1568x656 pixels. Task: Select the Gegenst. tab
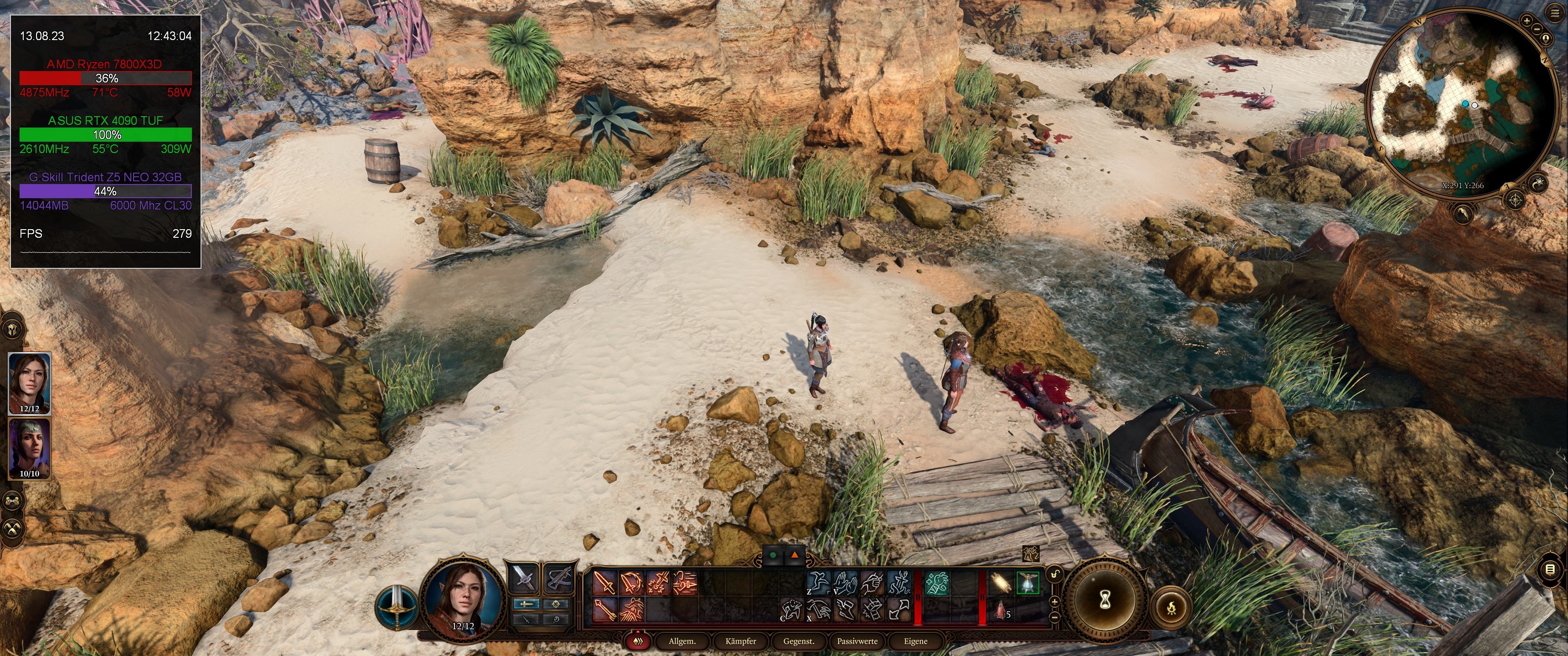point(799,641)
